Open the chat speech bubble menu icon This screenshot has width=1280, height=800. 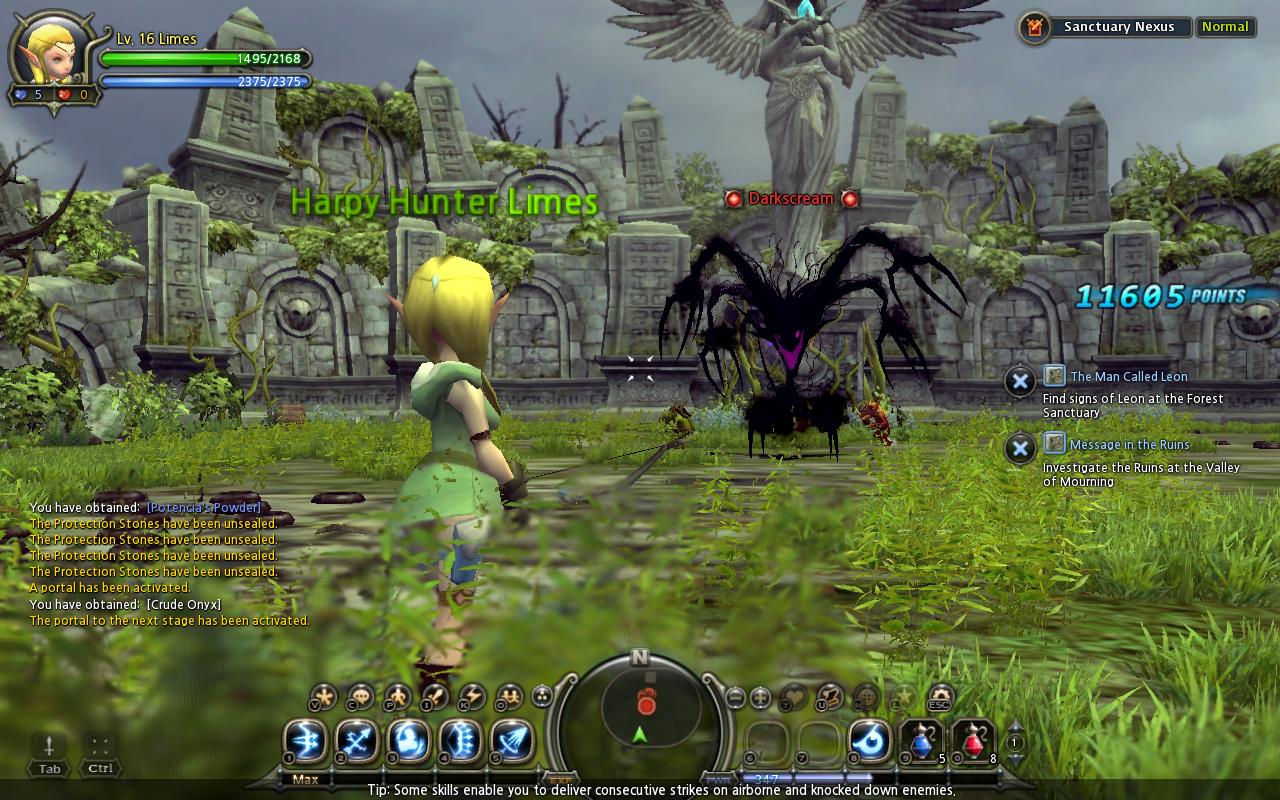pos(360,696)
